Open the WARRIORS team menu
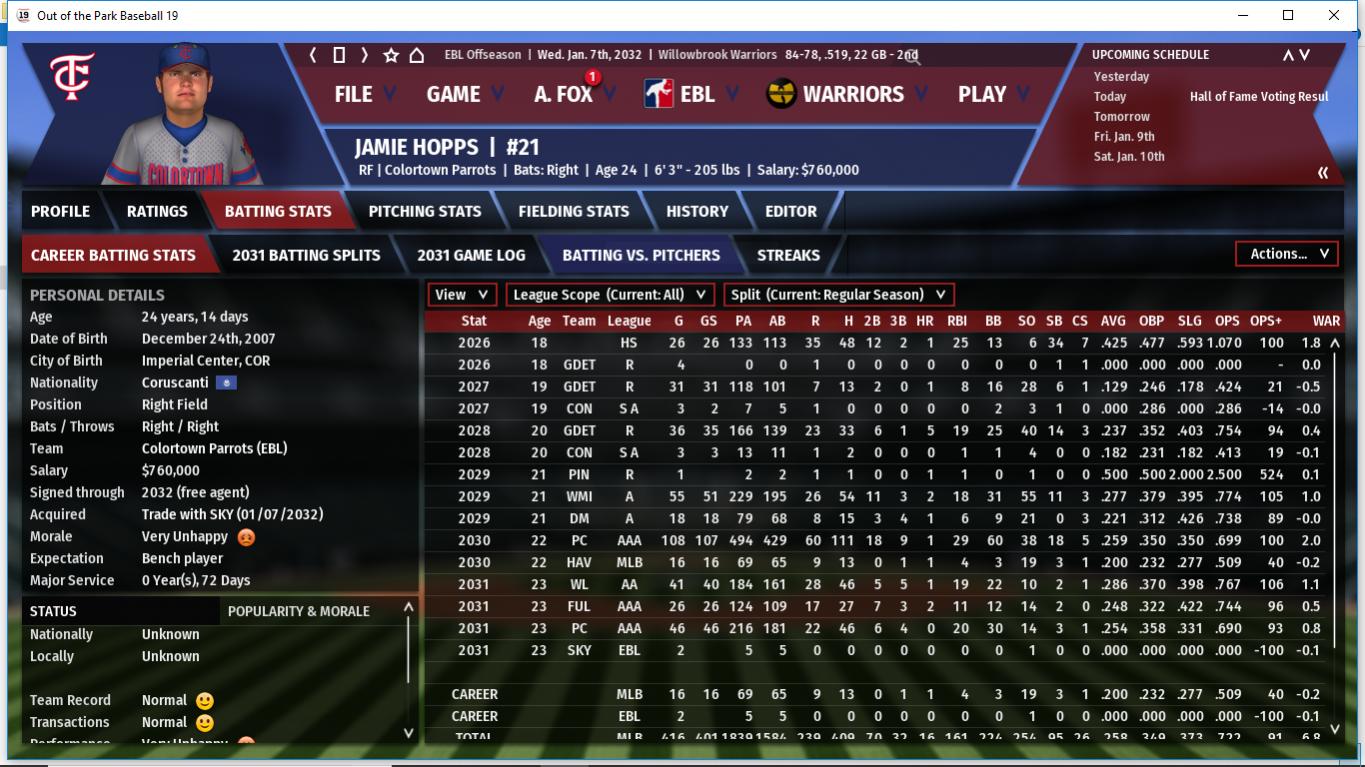Screen dimensions: 1365x767 852,94
